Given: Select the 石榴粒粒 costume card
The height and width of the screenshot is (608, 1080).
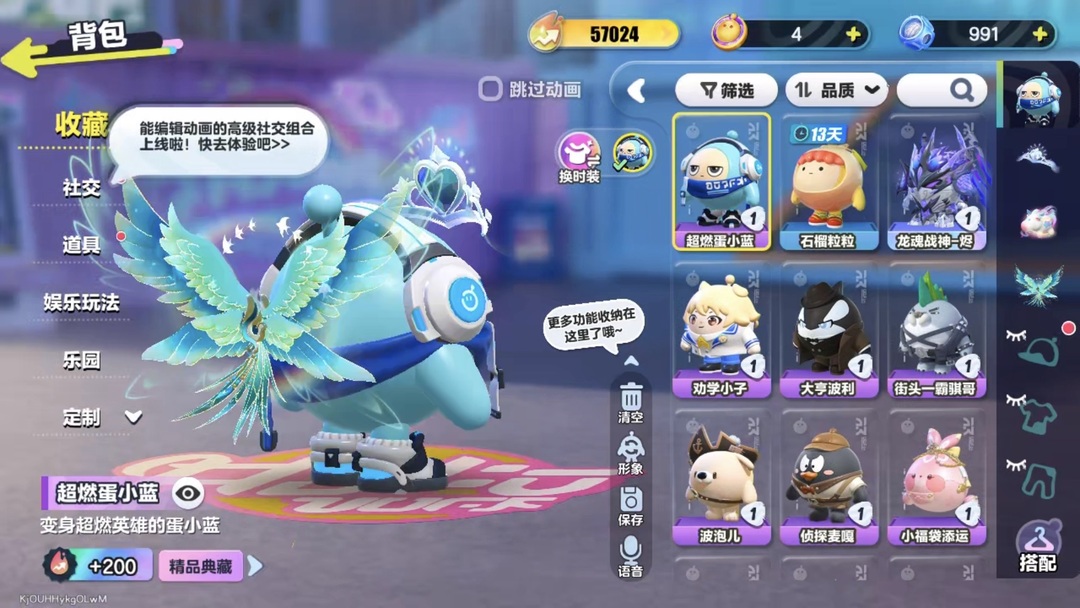Looking at the screenshot, I should point(828,182).
